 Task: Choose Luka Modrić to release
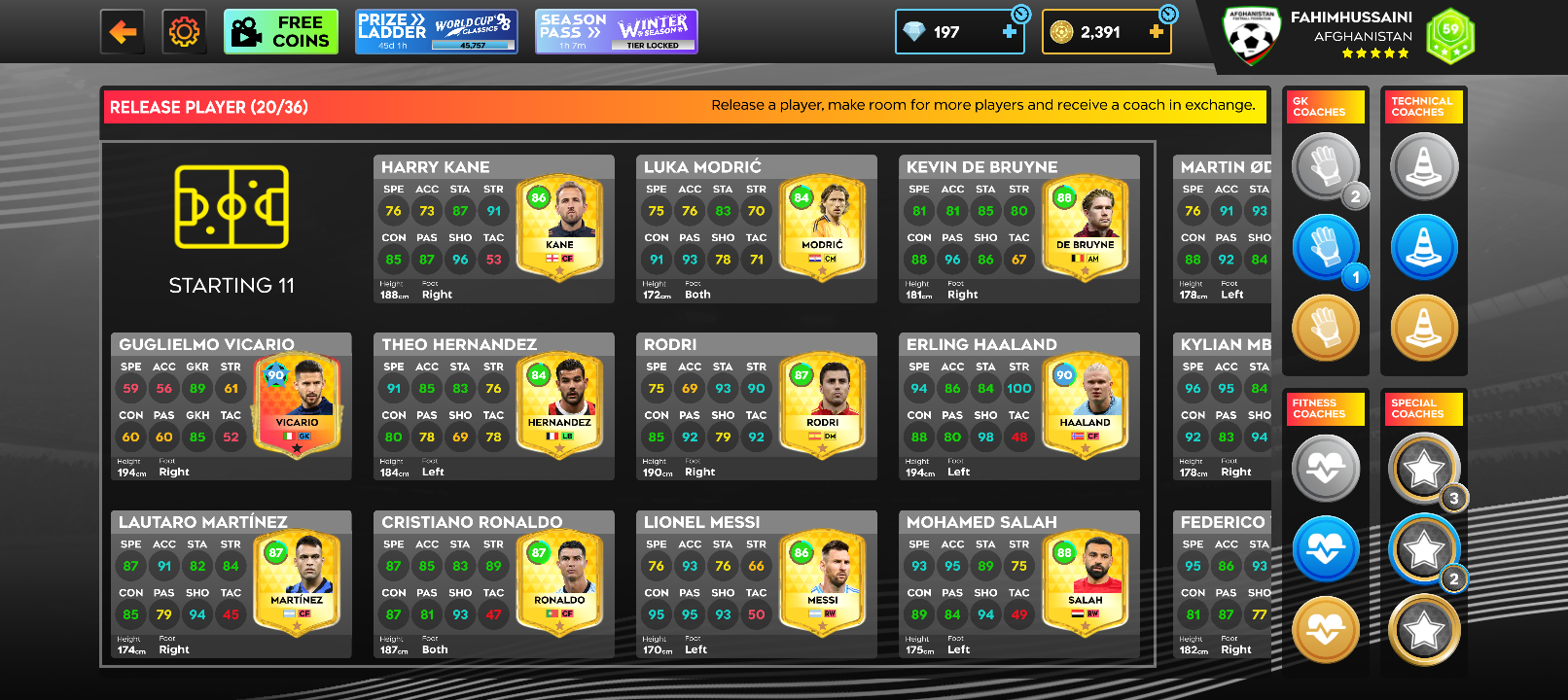coord(757,229)
